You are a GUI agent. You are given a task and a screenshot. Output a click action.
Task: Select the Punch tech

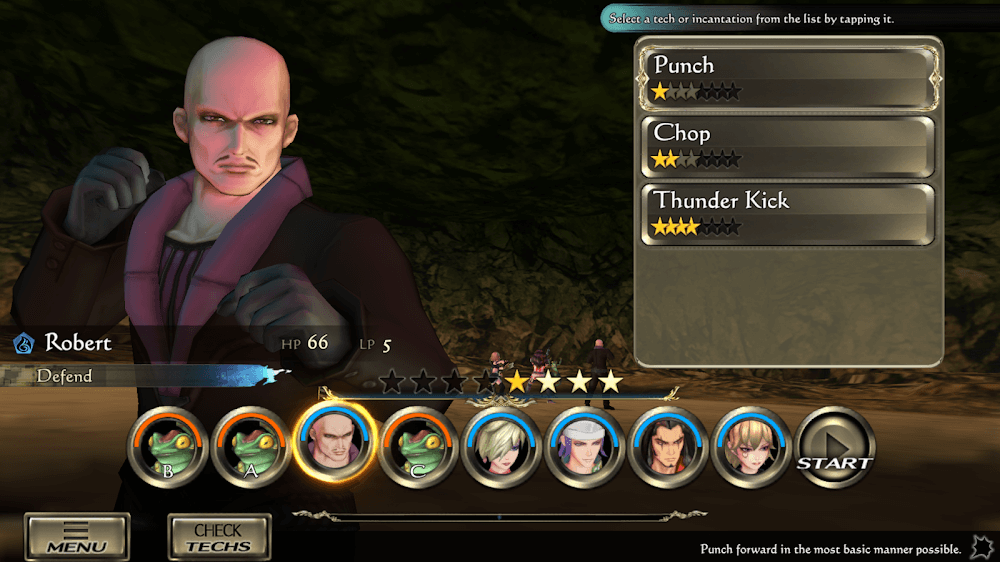point(786,77)
